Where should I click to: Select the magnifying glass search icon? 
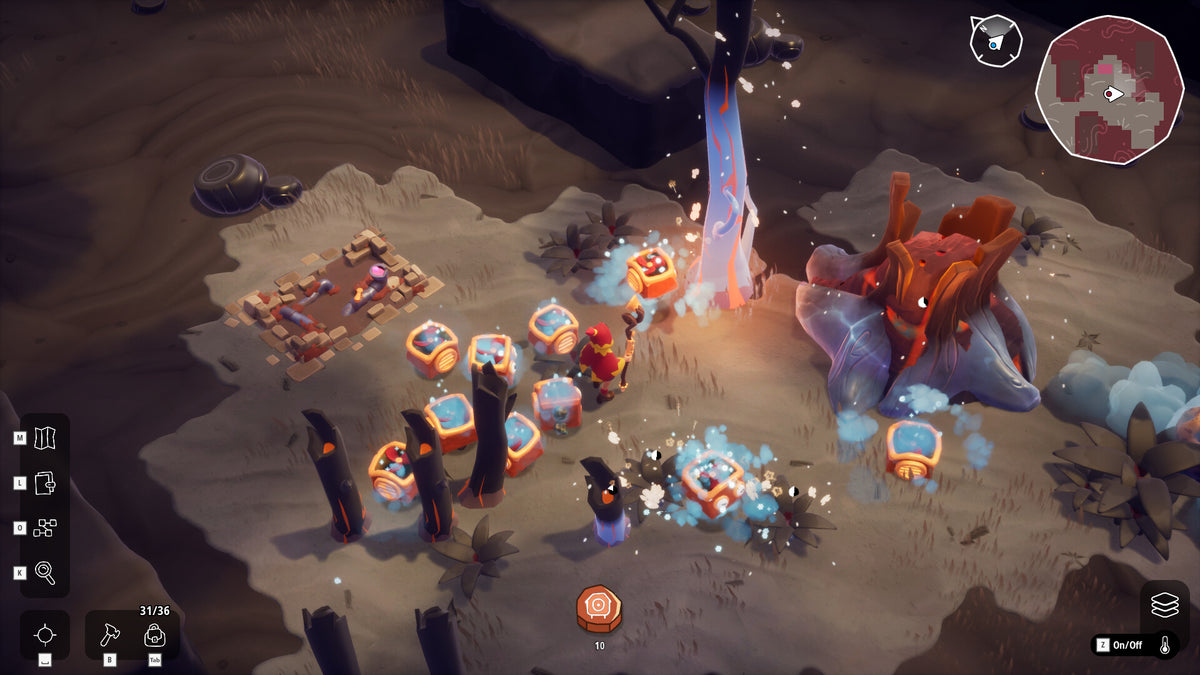click(46, 572)
